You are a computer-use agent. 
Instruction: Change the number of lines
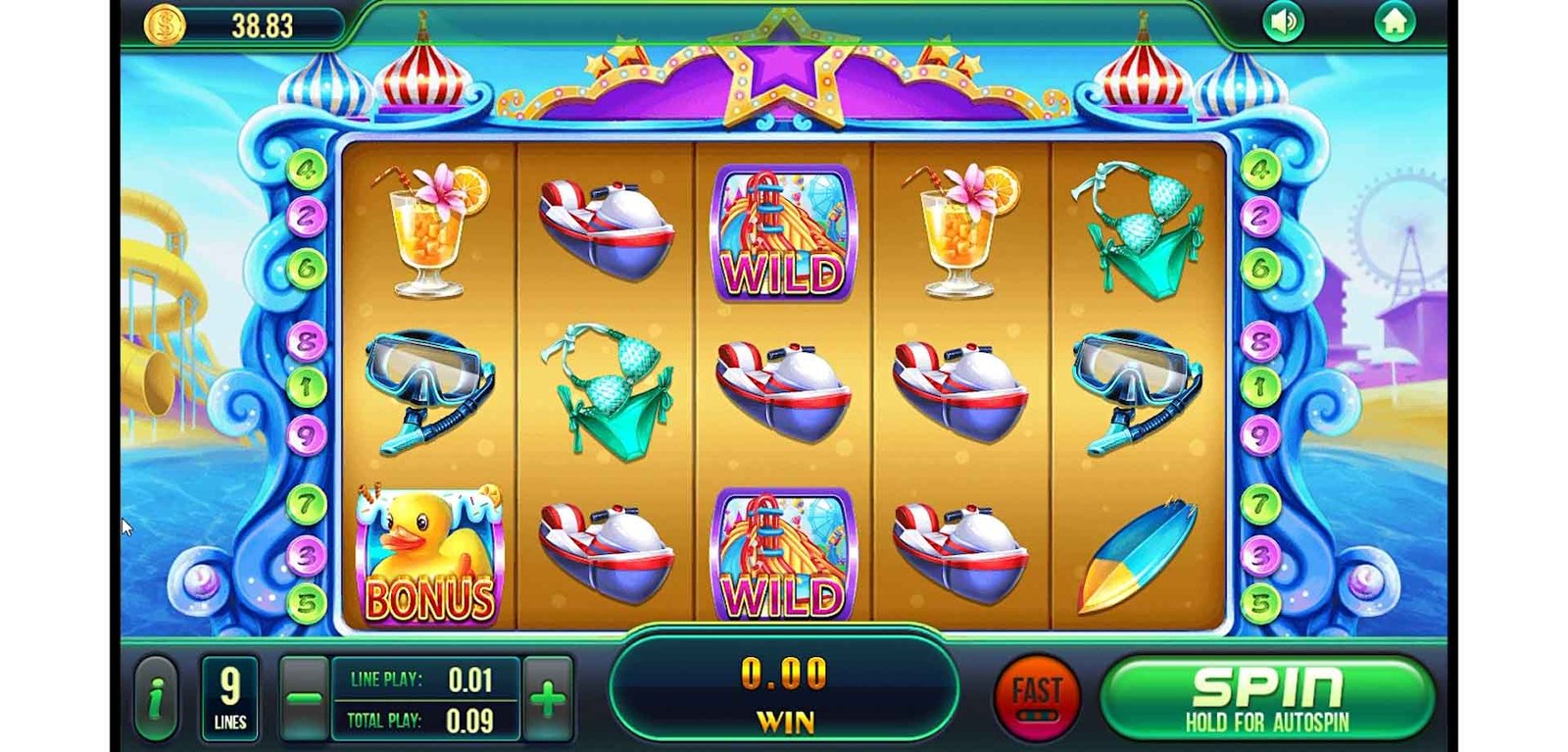point(229,698)
